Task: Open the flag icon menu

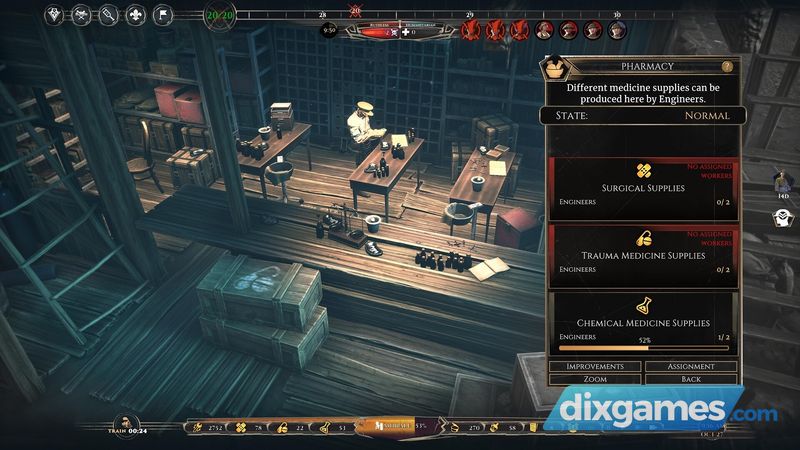Action: pos(163,15)
